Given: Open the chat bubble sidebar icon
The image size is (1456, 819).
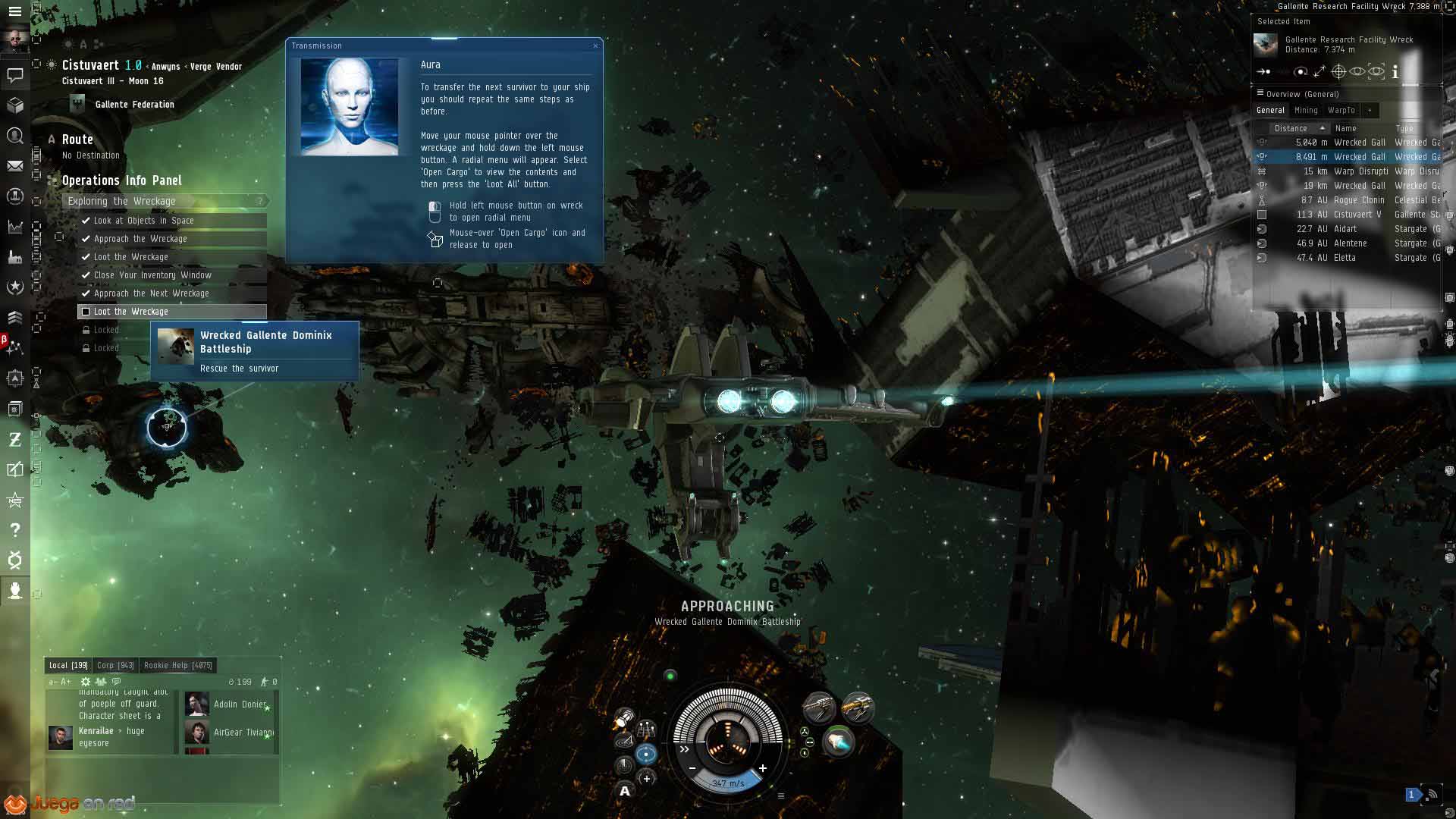Looking at the screenshot, I should 14,75.
